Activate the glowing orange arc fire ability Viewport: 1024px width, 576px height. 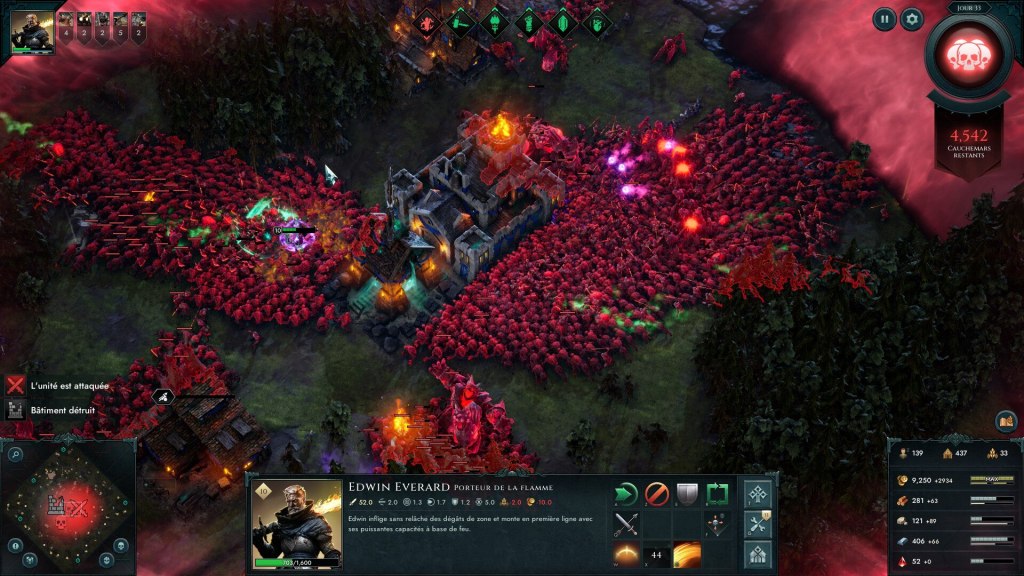pos(627,553)
